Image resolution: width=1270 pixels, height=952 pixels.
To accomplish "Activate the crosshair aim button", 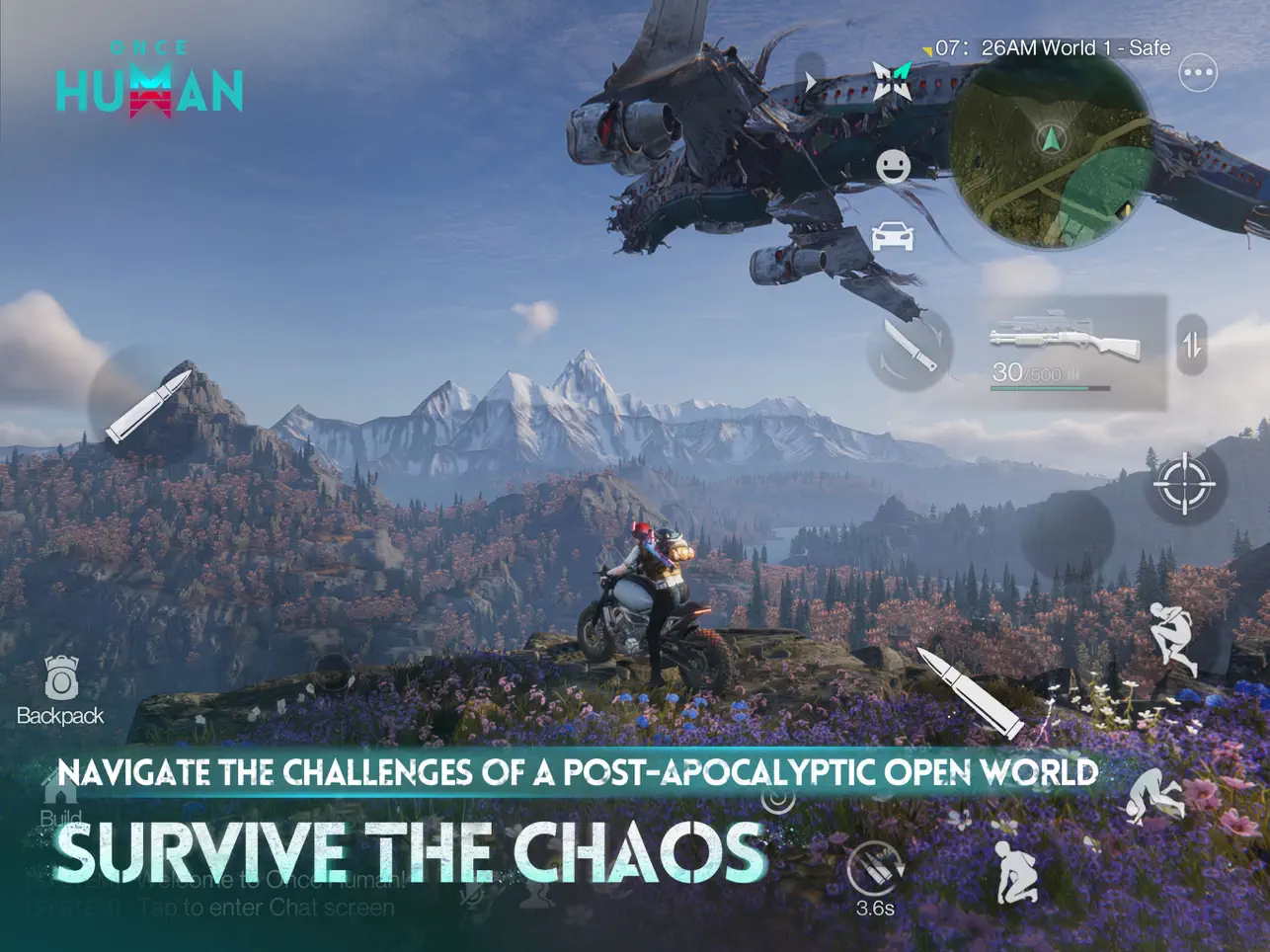I will tap(1183, 484).
